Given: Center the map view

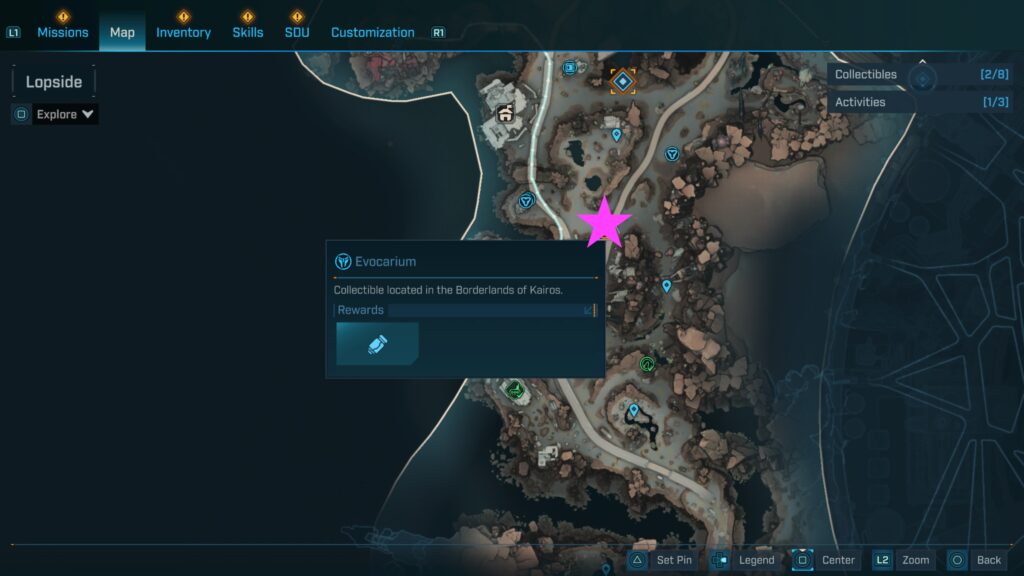Looking at the screenshot, I should click(x=825, y=560).
